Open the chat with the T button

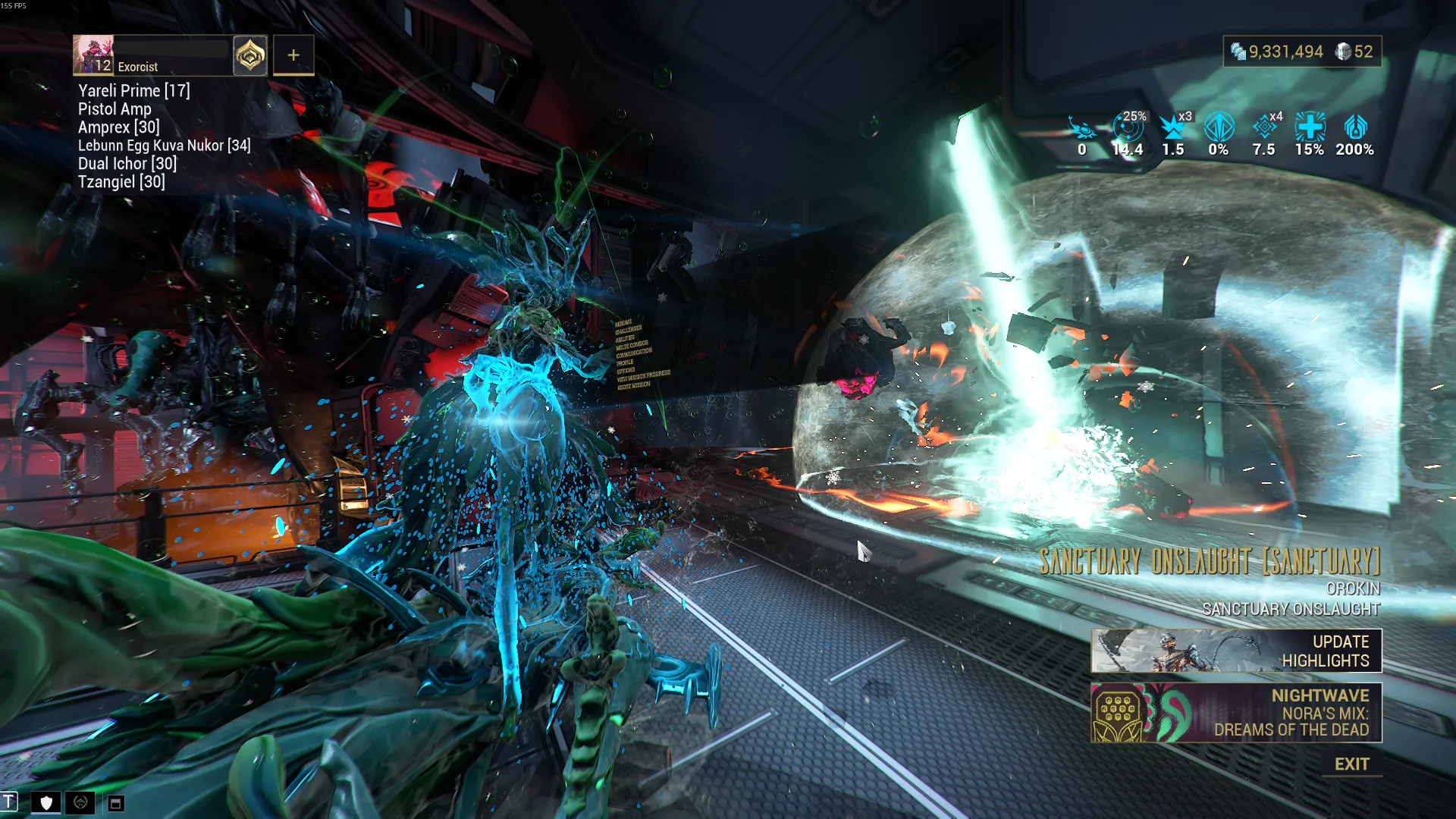tap(9, 802)
